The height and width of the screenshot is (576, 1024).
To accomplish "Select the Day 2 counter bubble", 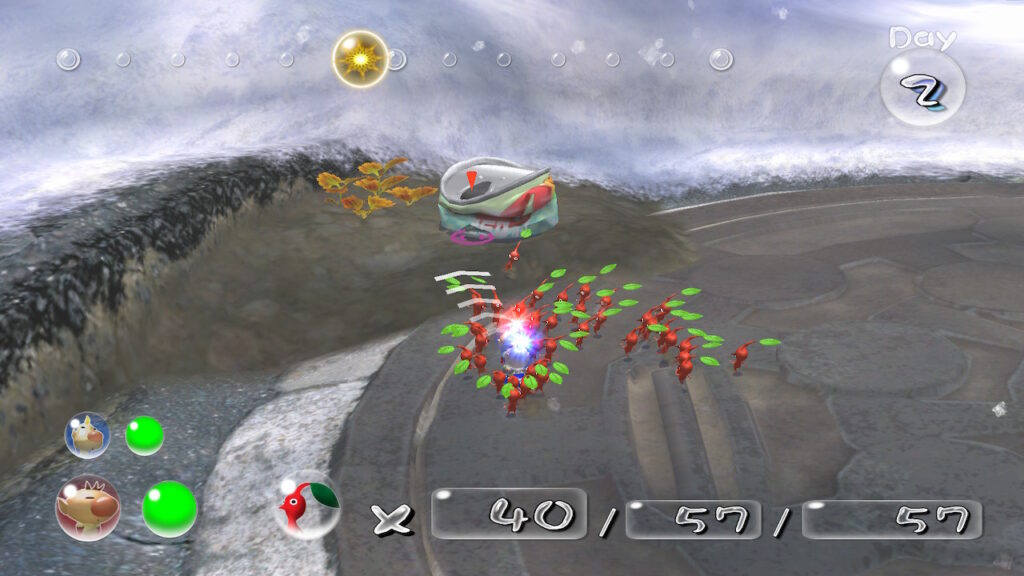I will tap(922, 88).
